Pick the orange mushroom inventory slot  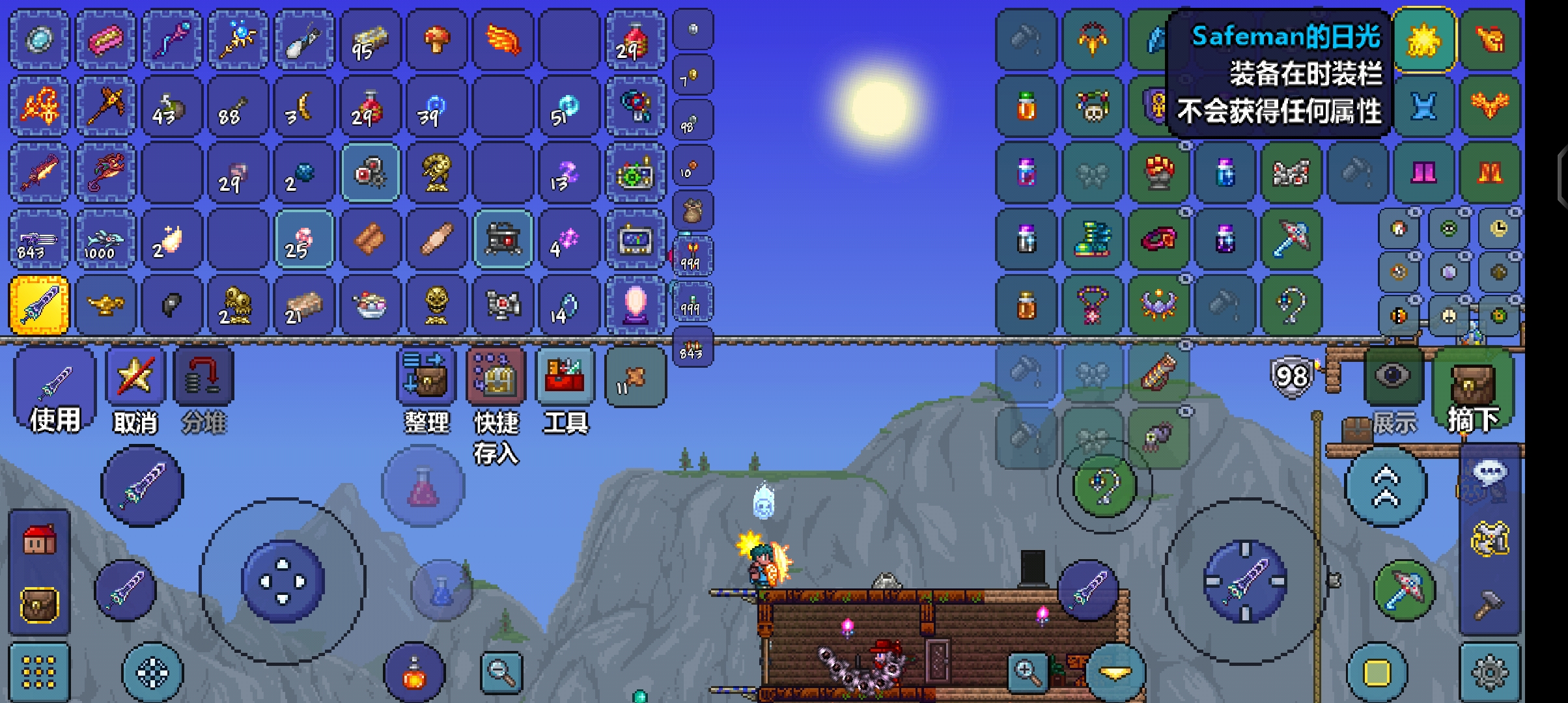point(437,40)
